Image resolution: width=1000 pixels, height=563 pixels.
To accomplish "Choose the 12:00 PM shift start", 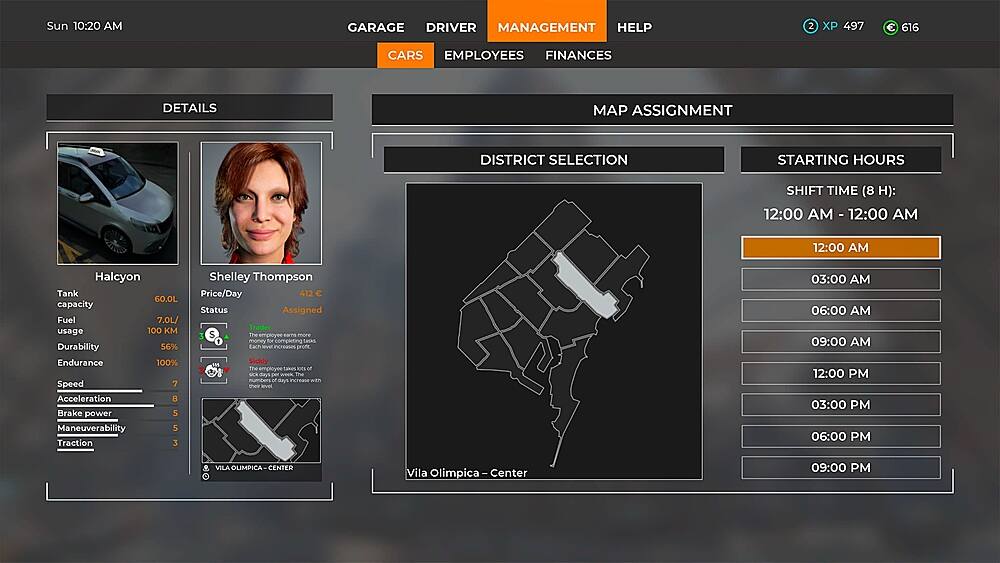I will [841, 374].
